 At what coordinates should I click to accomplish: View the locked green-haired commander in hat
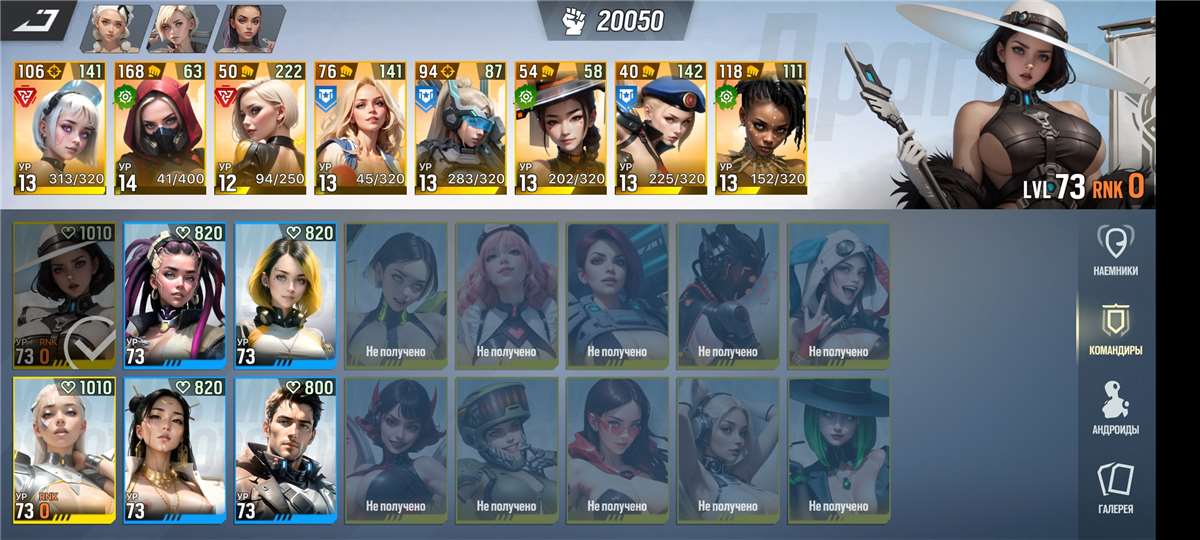[x=838, y=450]
